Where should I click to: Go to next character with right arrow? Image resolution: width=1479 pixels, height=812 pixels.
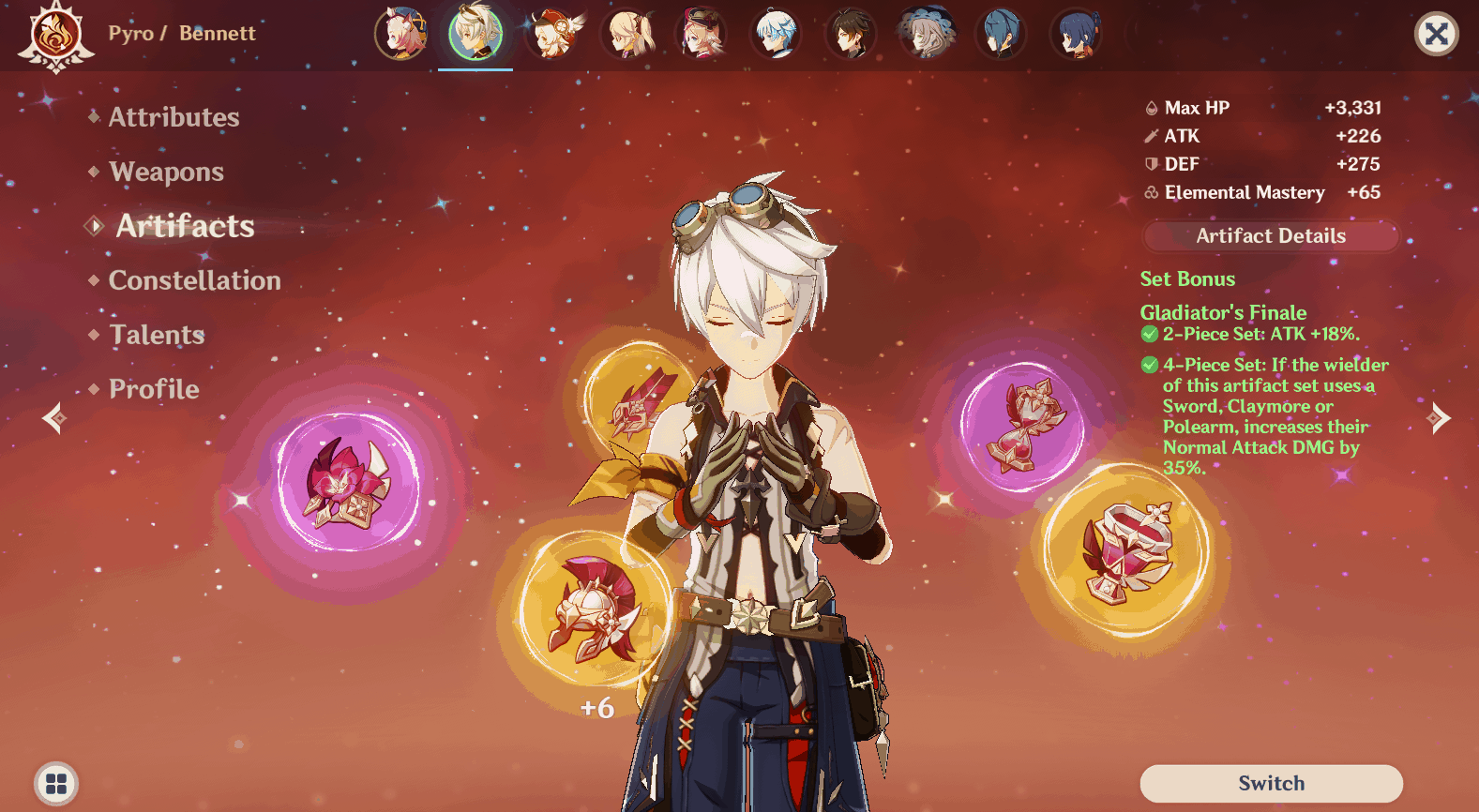tap(1439, 418)
